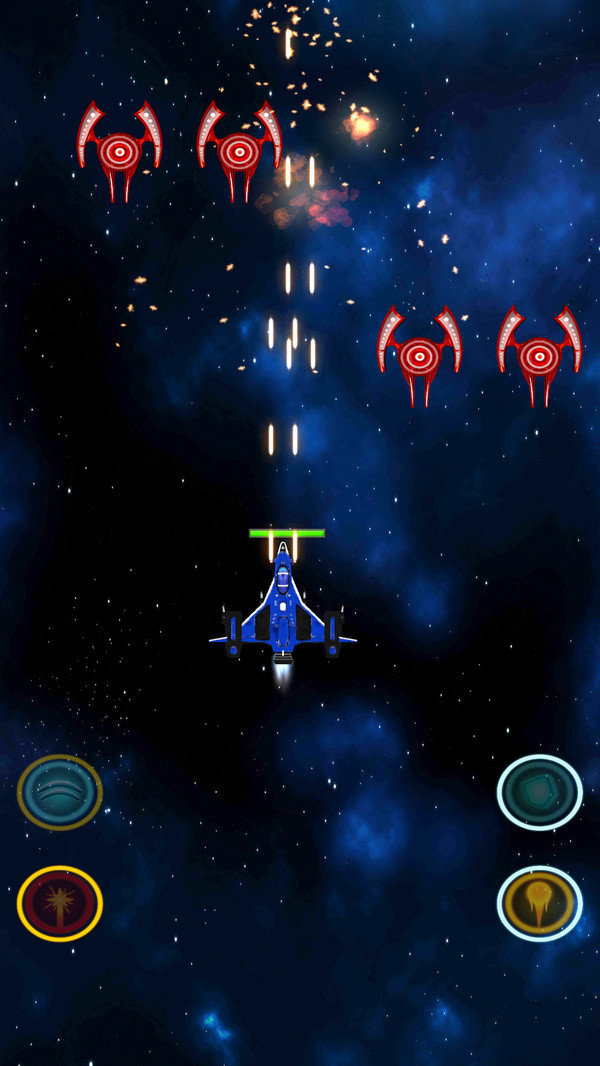Trigger the red starburst bomb ability

(60, 903)
